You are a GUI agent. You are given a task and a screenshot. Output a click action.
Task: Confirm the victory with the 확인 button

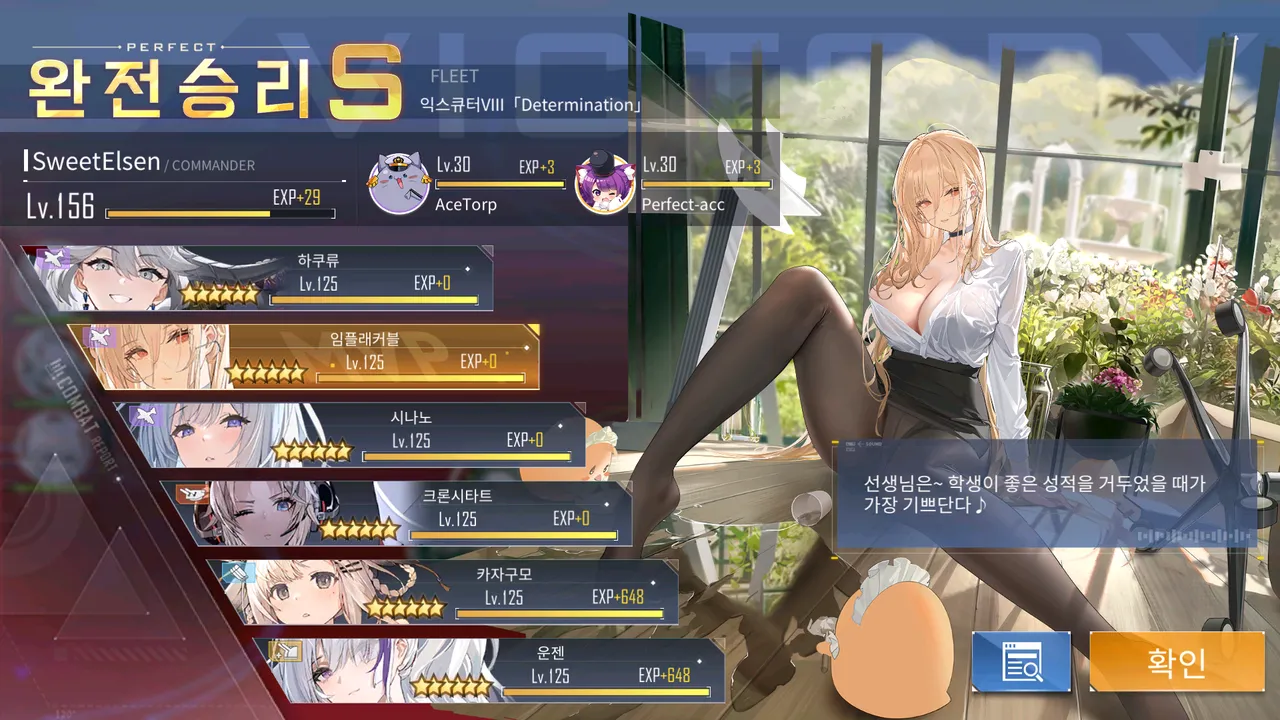point(1177,661)
